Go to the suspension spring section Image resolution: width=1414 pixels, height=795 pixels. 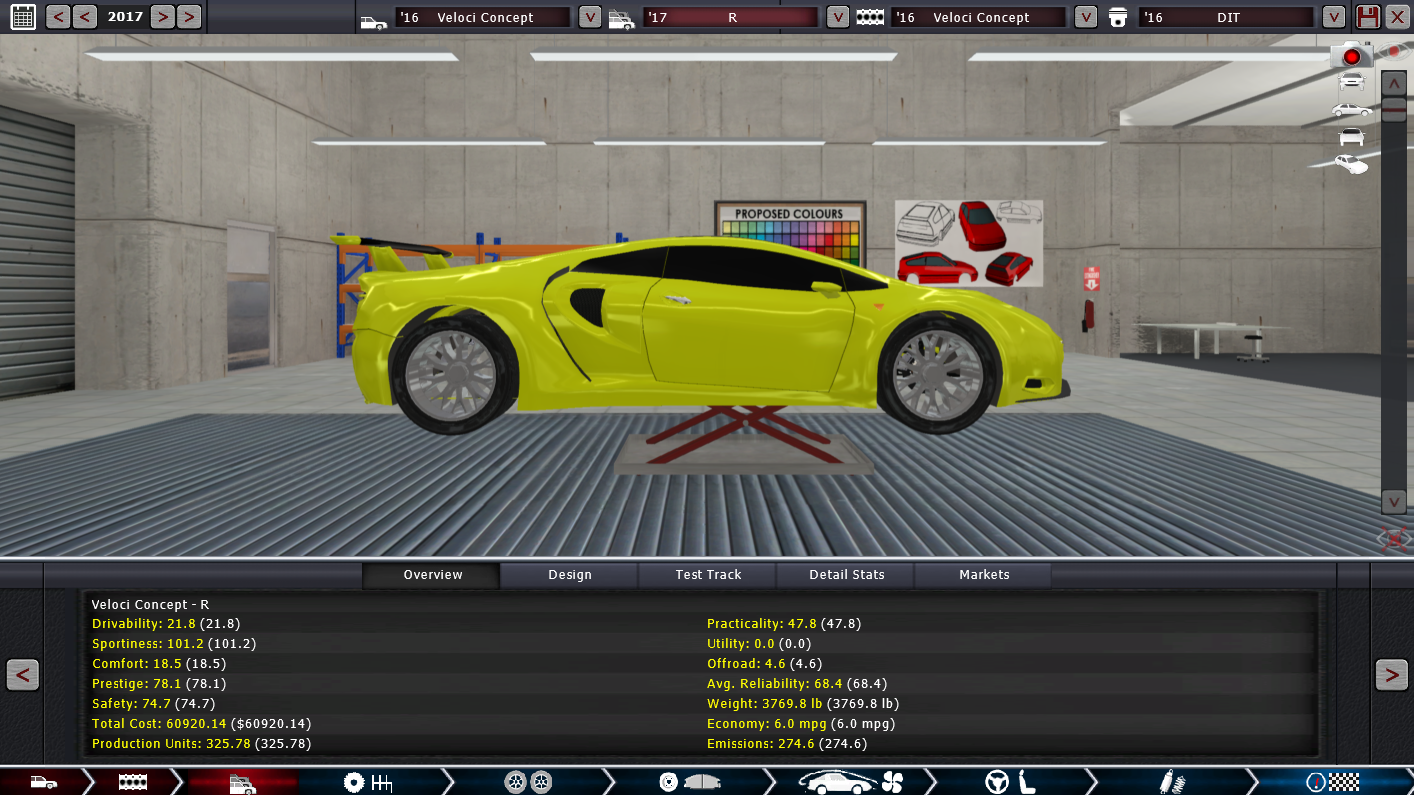[x=1166, y=782]
